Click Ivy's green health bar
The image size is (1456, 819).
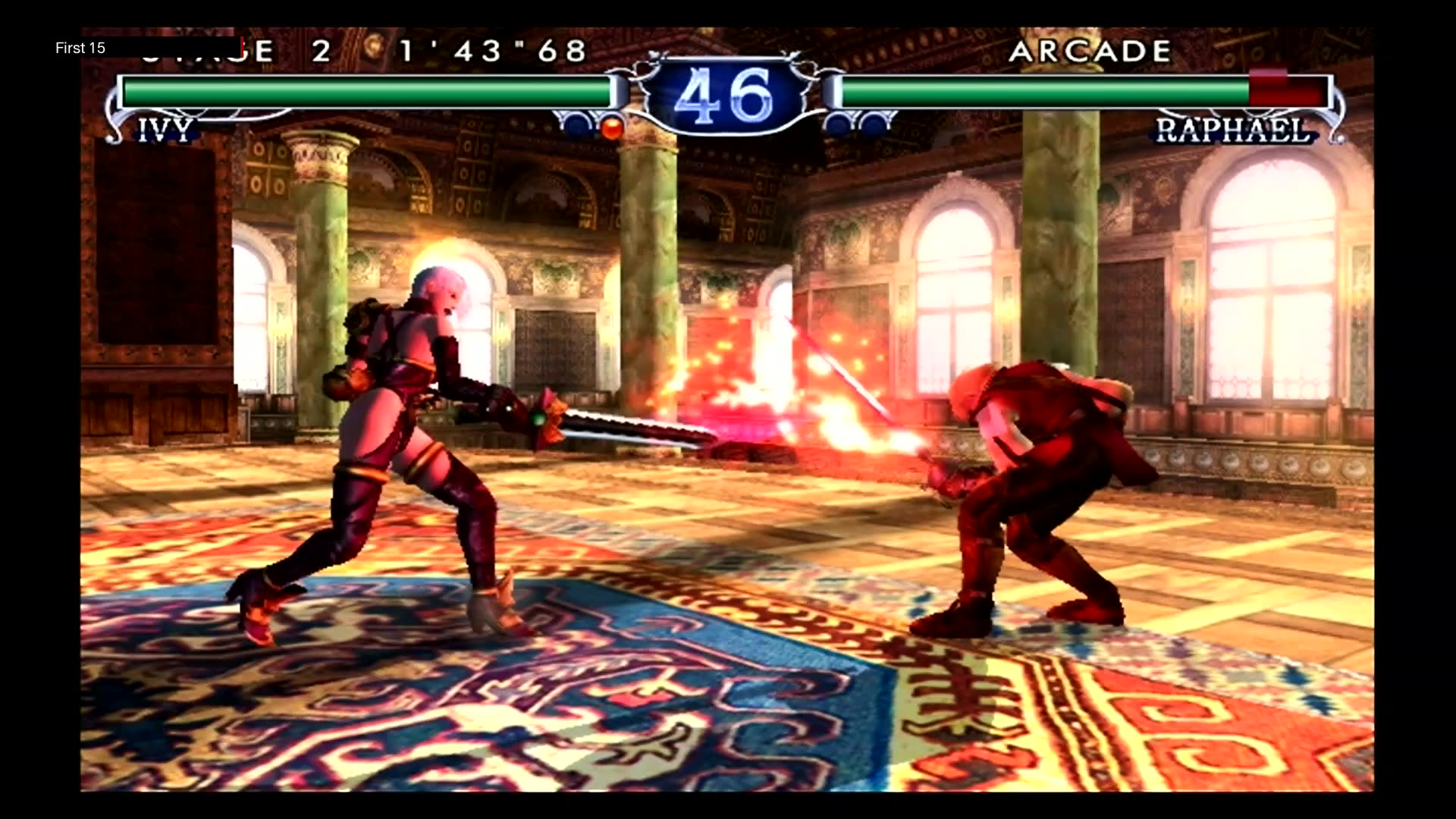pyautogui.click(x=364, y=91)
